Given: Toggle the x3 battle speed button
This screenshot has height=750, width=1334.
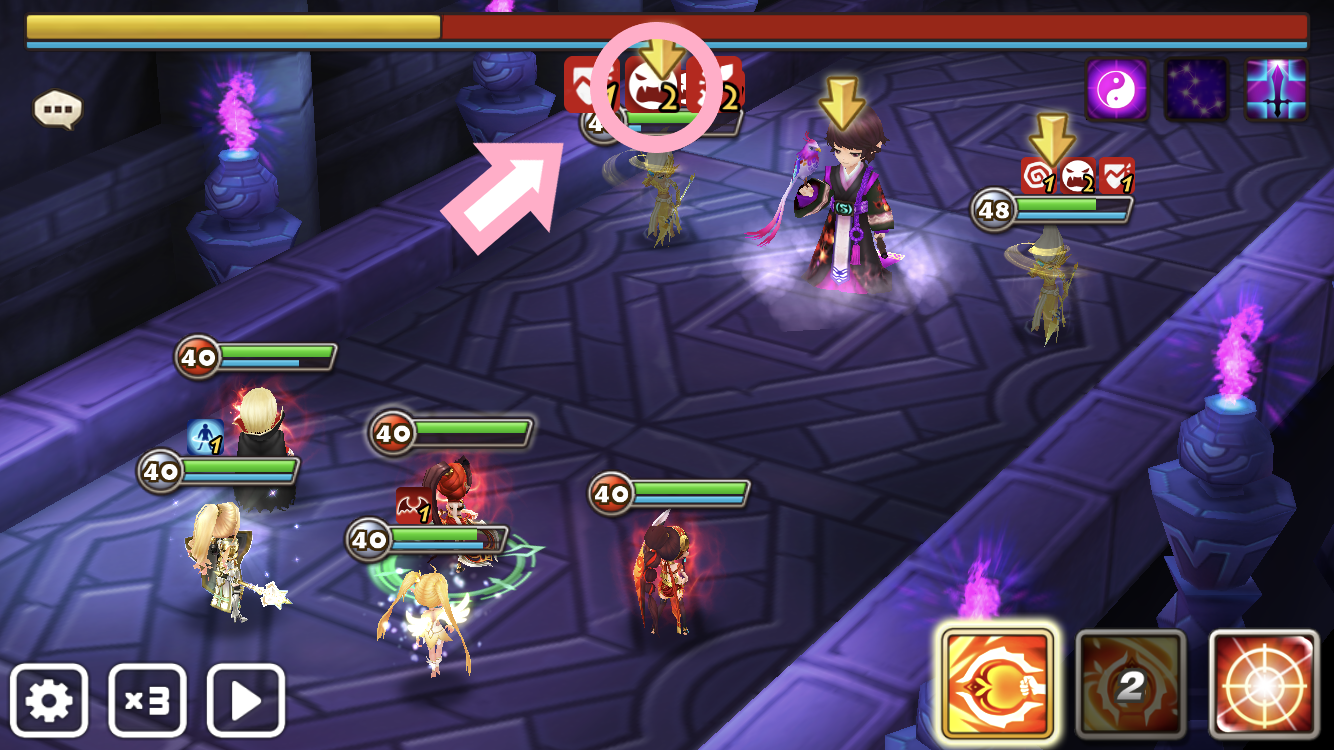Looking at the screenshot, I should pyautogui.click(x=147, y=700).
